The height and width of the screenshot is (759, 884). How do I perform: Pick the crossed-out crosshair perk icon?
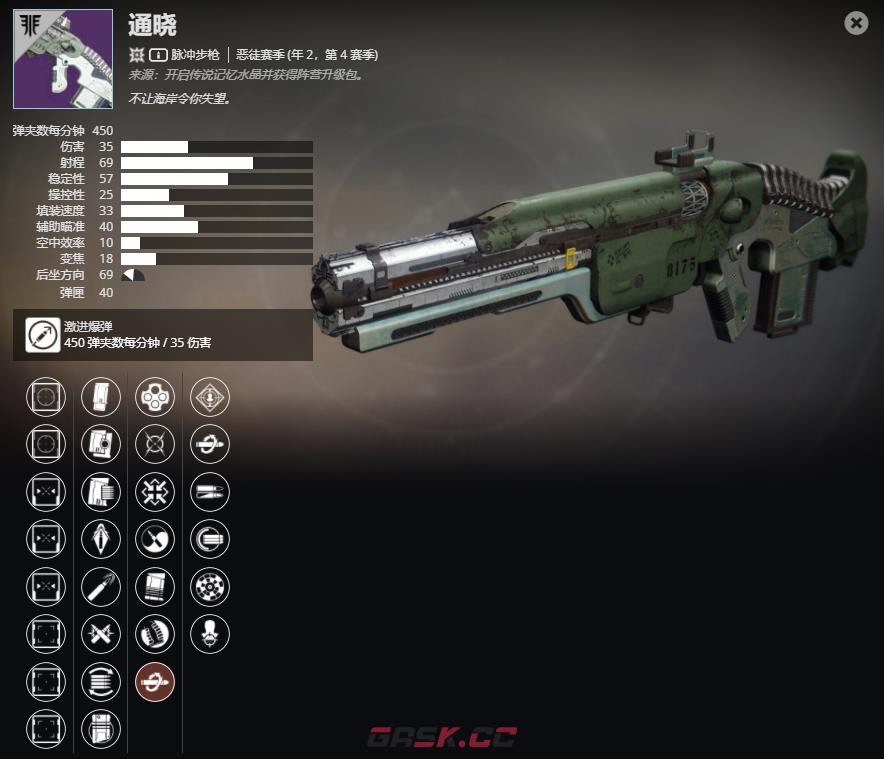coord(154,444)
